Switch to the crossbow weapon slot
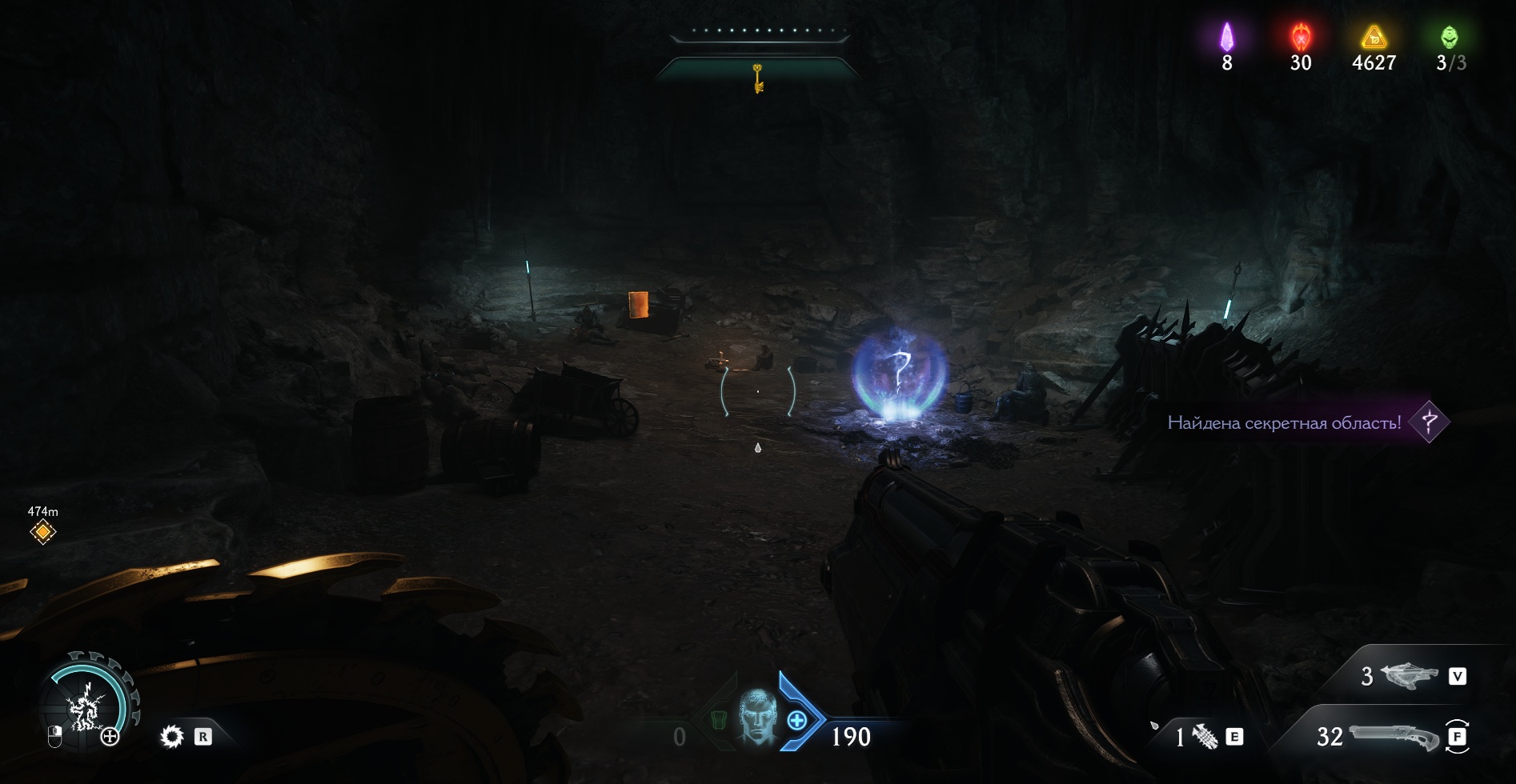Viewport: 1516px width, 784px height. [1409, 677]
